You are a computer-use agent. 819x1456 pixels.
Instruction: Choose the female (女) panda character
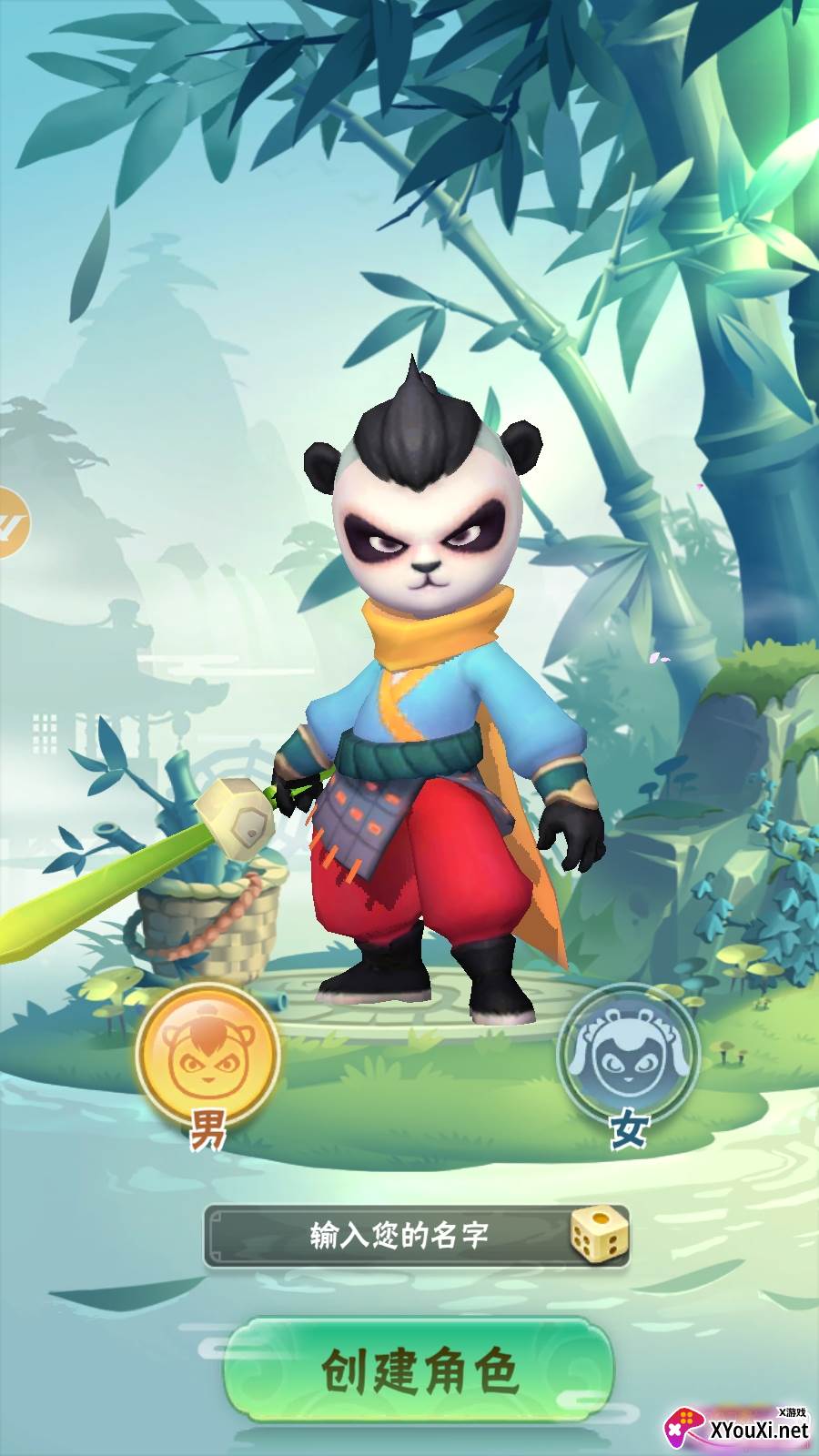pos(627,1056)
